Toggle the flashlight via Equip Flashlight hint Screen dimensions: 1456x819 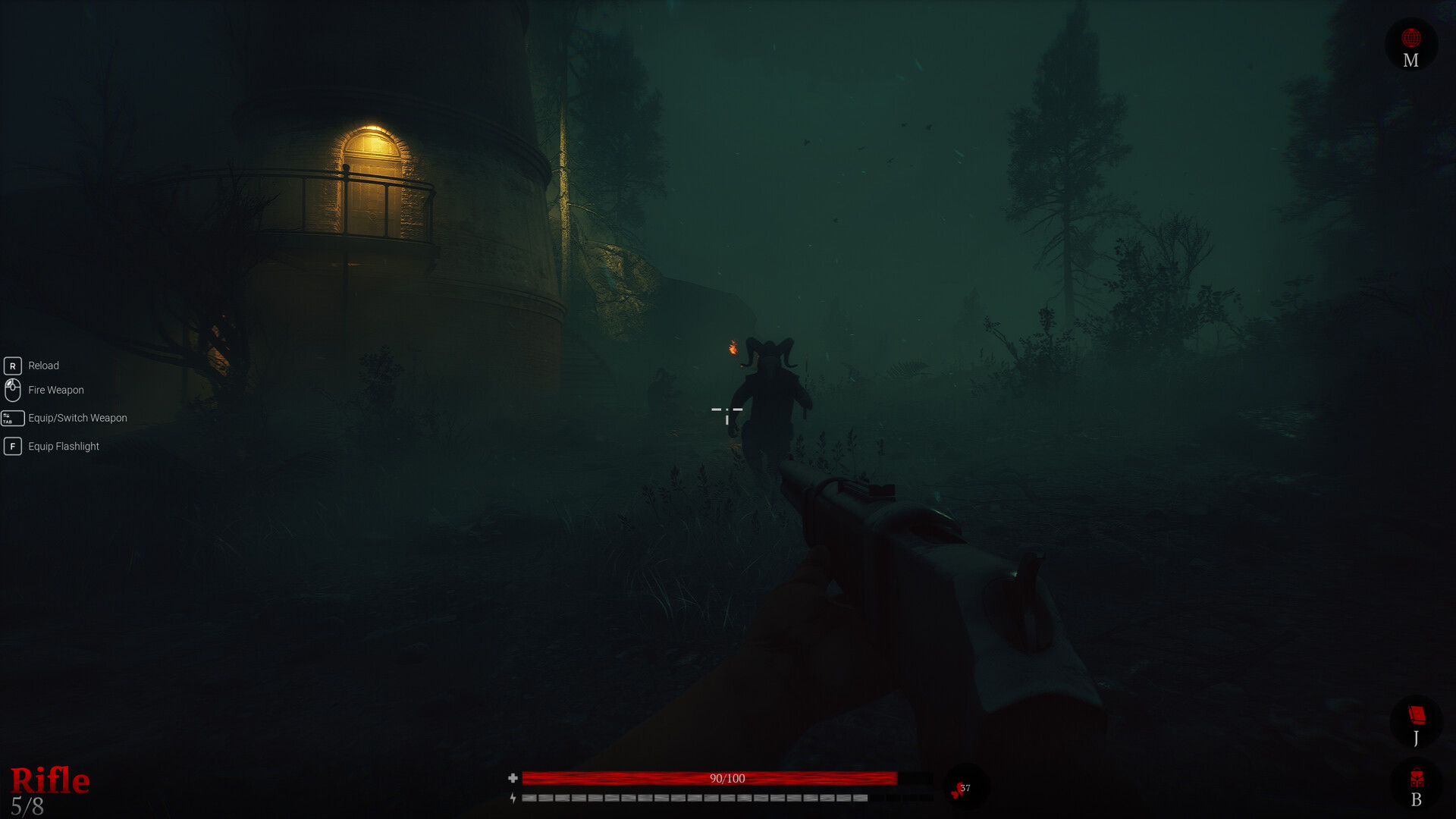click(62, 446)
